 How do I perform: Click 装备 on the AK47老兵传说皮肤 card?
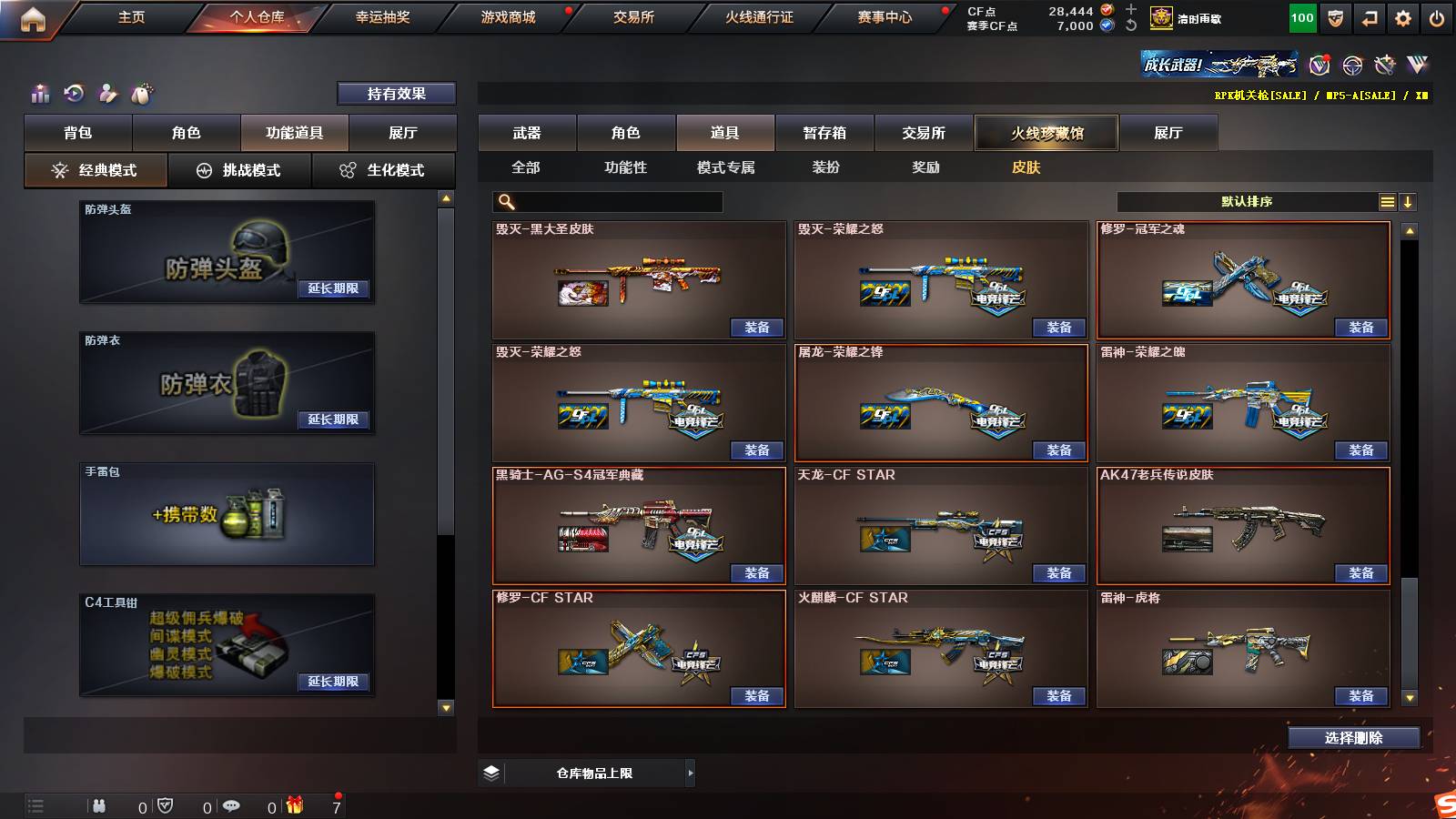point(1360,571)
